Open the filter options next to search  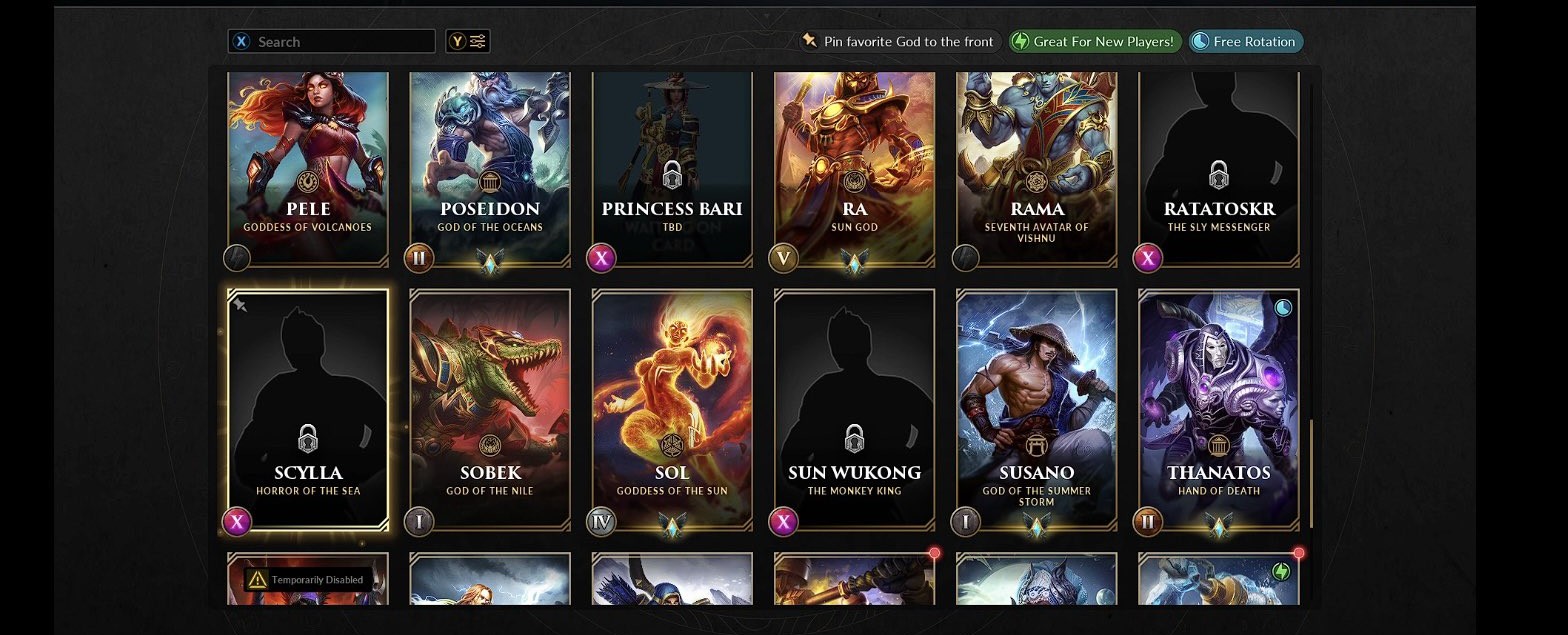coord(468,42)
